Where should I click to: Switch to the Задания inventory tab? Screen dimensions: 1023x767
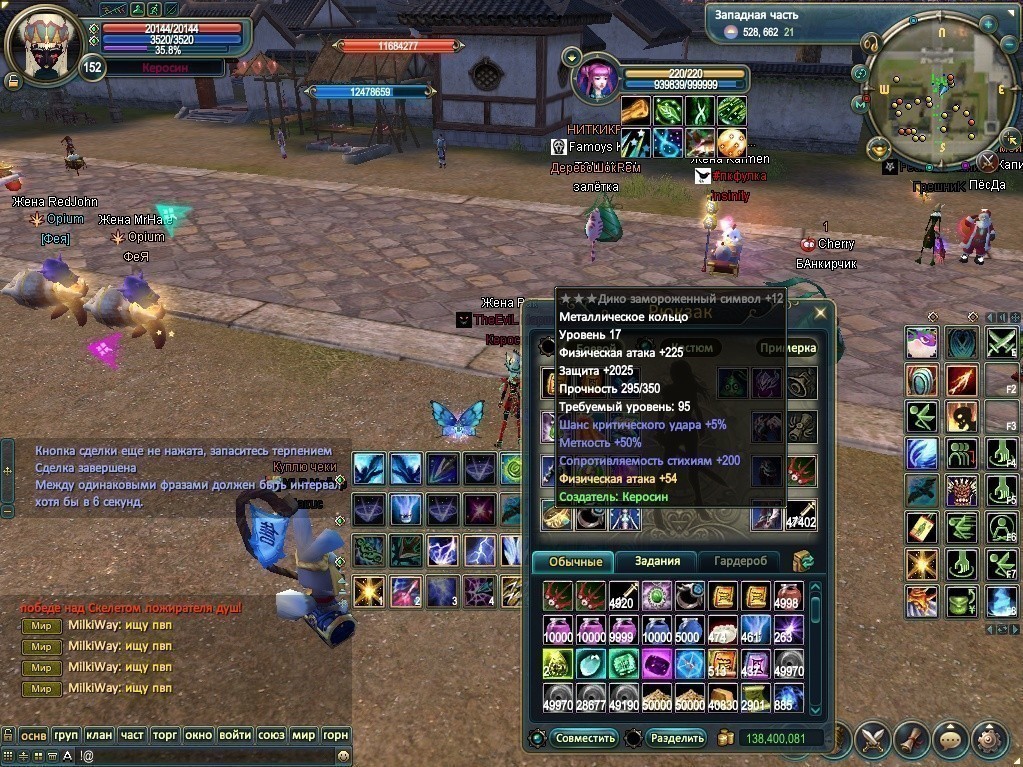tap(657, 561)
